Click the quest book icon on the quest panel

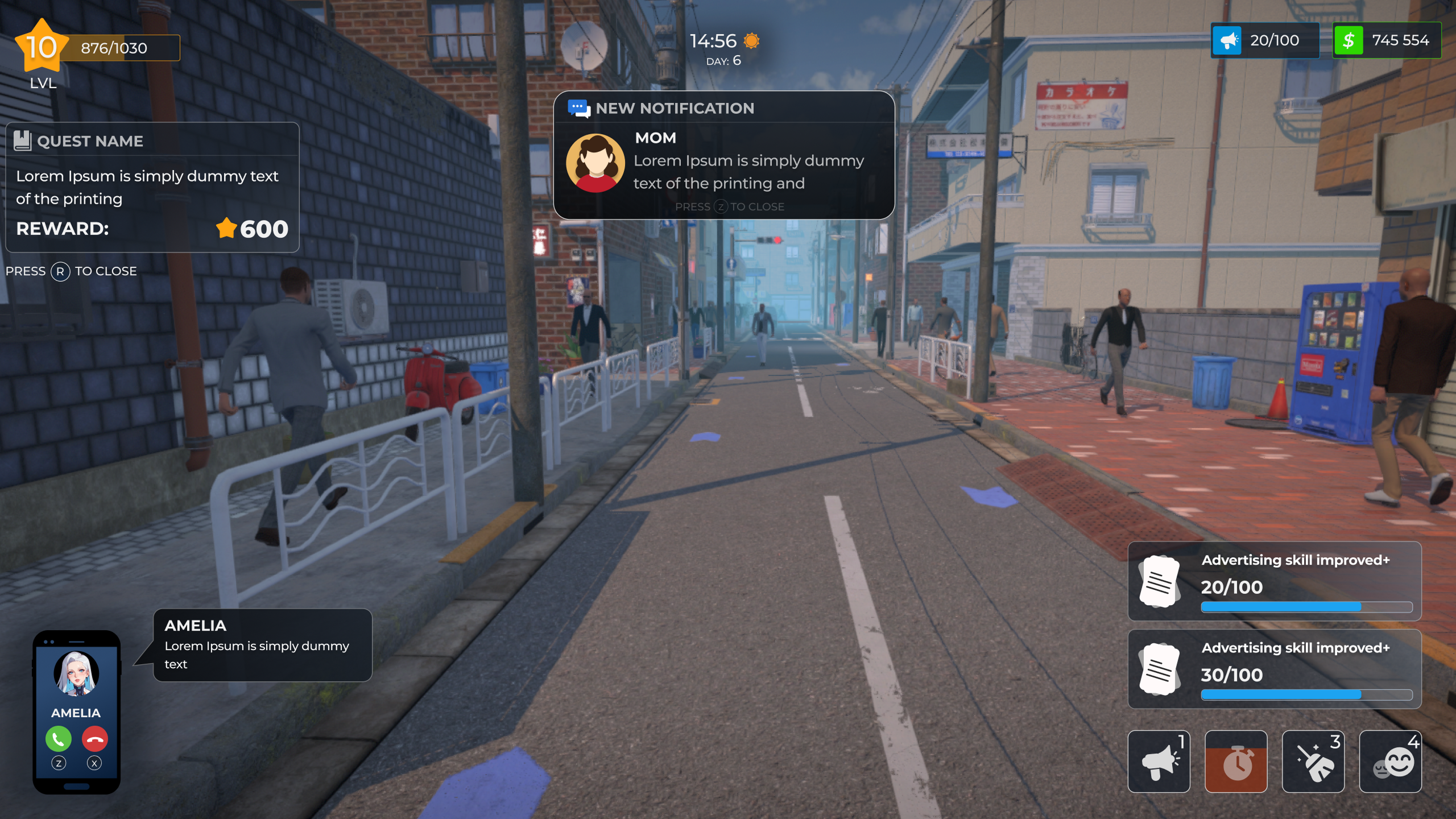click(x=24, y=140)
